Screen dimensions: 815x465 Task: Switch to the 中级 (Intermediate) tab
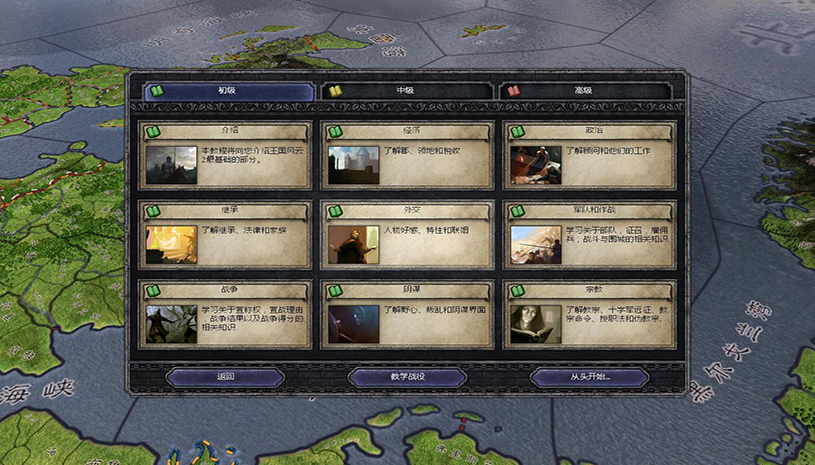[405, 91]
